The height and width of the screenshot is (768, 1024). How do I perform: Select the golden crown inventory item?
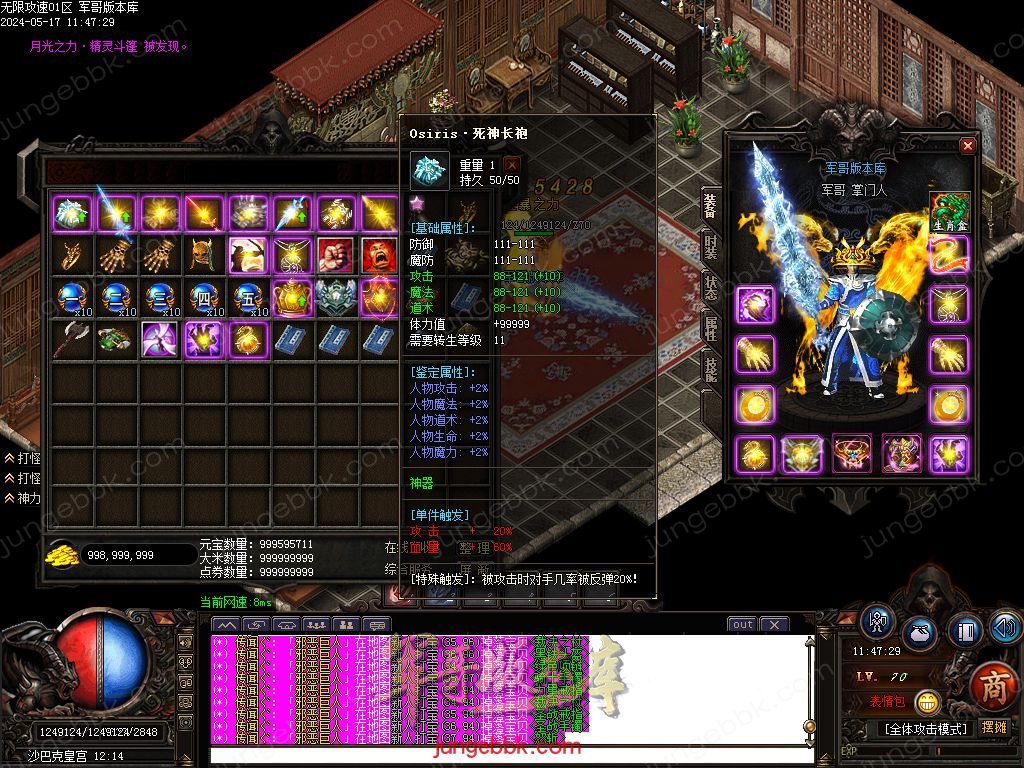click(292, 297)
